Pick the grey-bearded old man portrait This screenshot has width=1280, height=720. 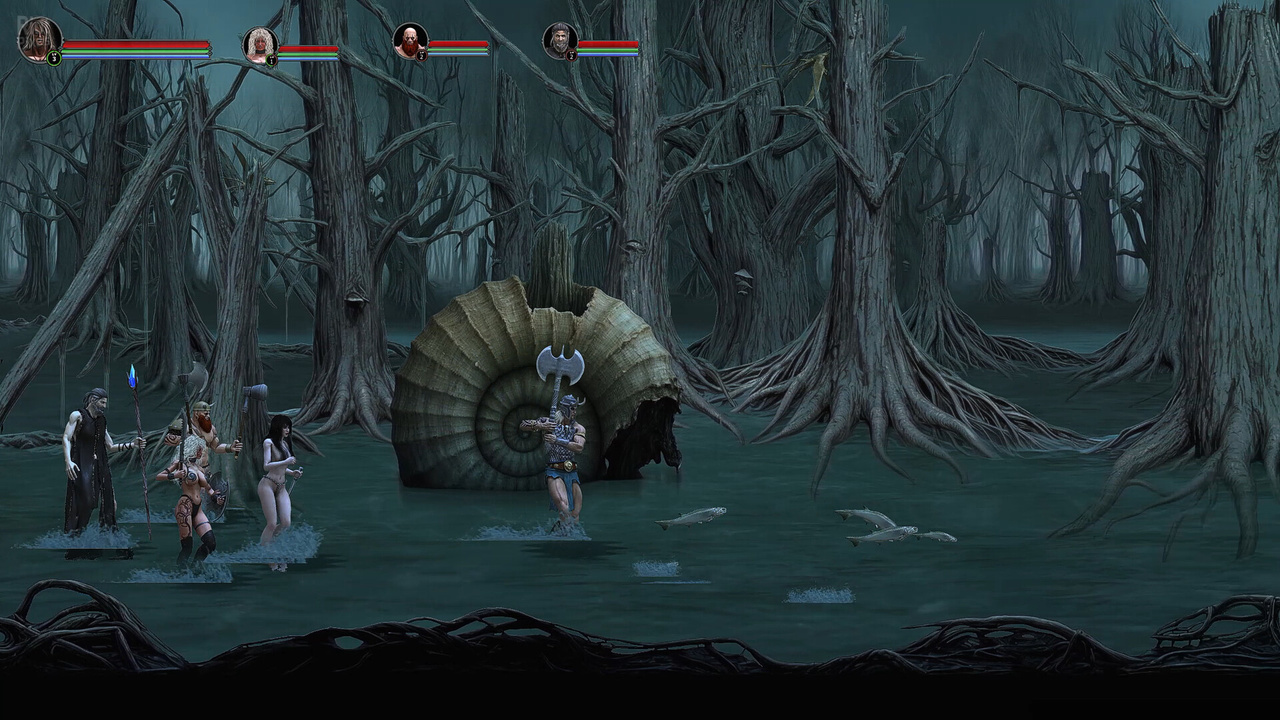560,41
